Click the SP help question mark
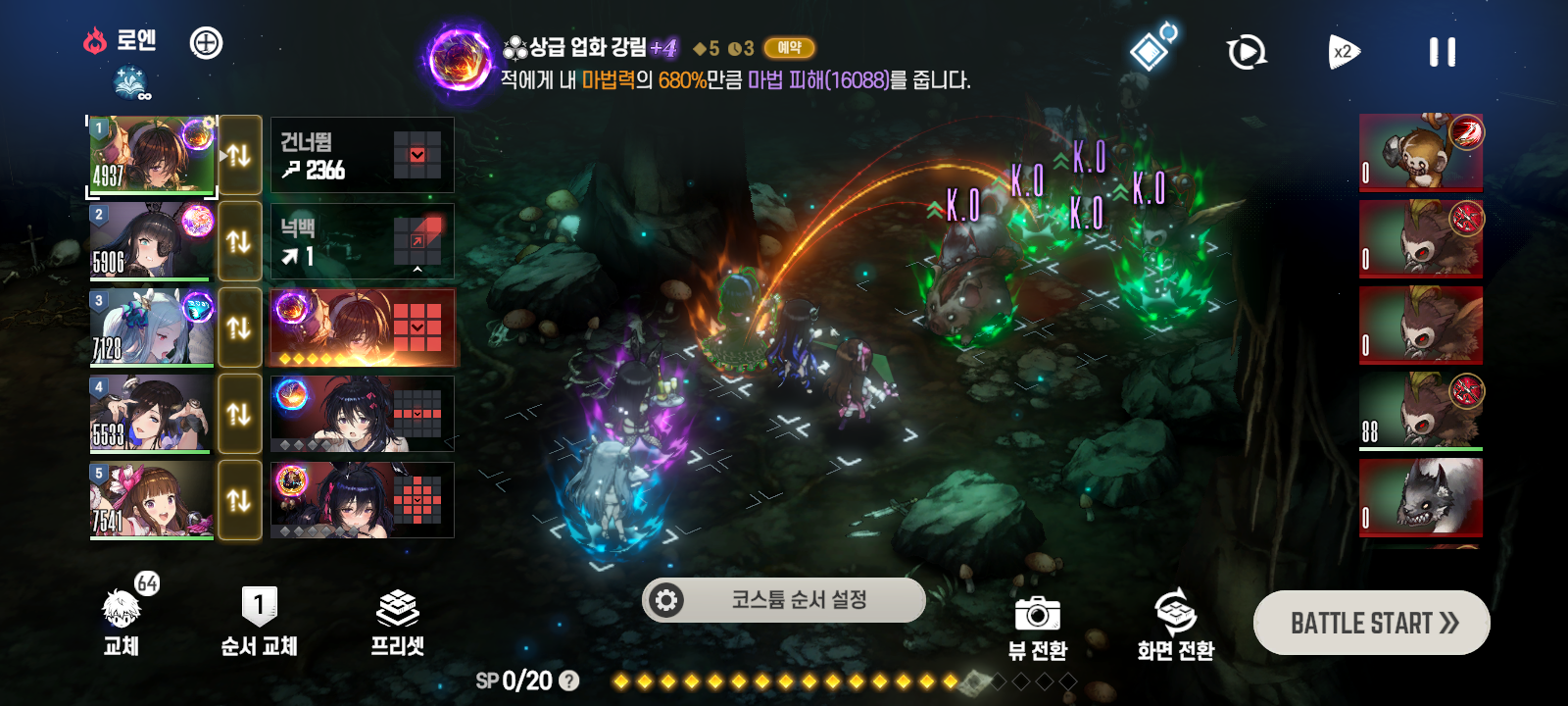The width and height of the screenshot is (1568, 706). (x=568, y=681)
